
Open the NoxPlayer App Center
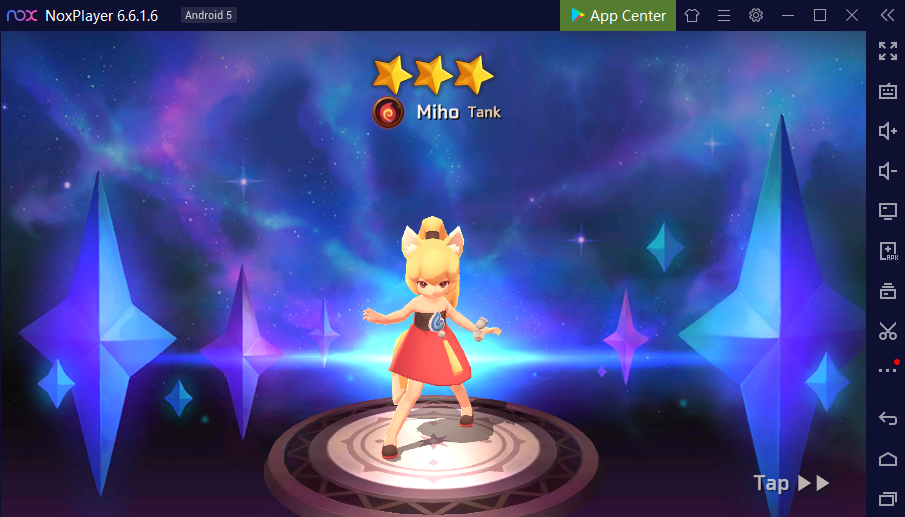tap(618, 15)
